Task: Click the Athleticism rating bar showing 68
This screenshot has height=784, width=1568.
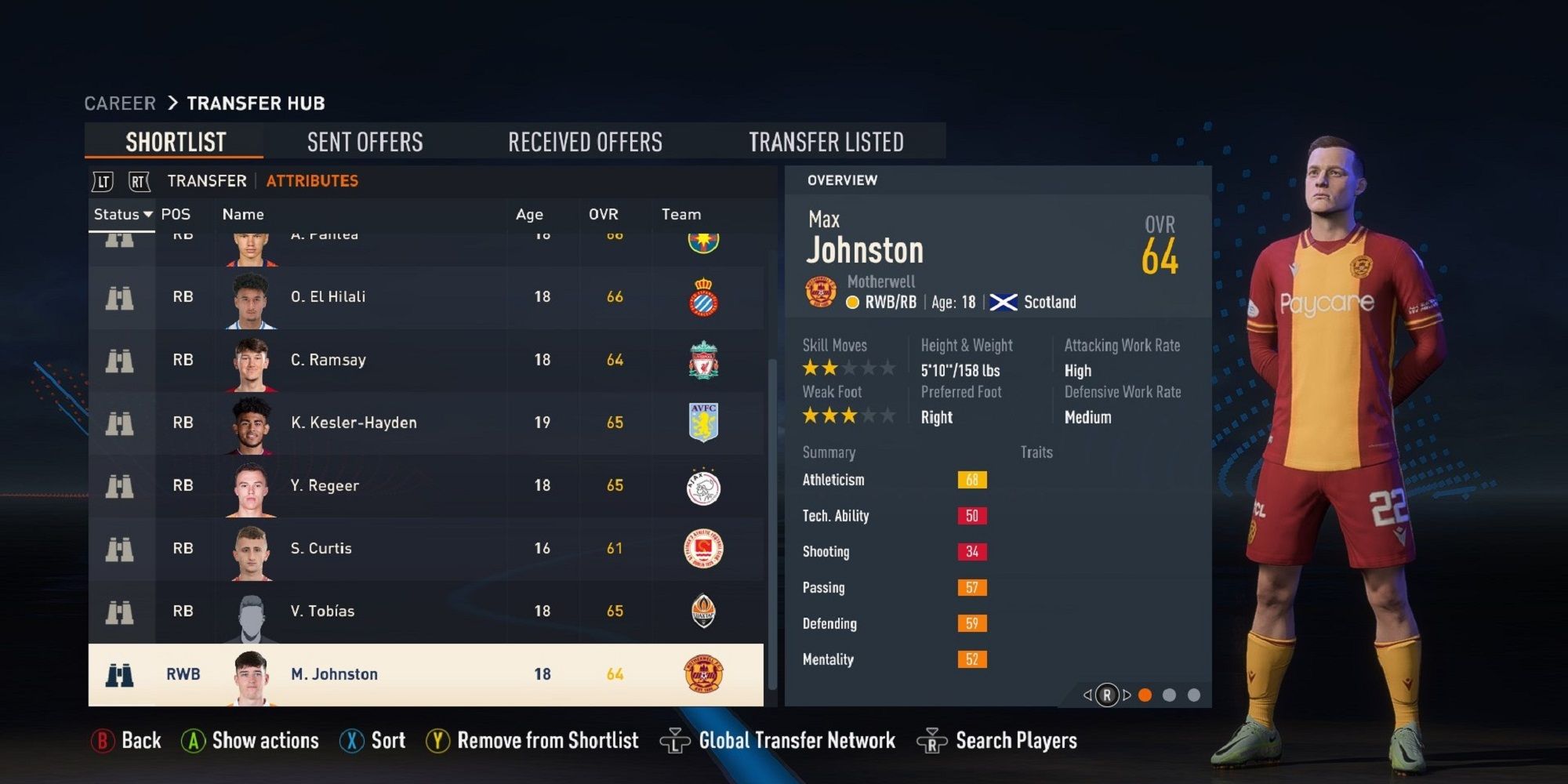Action: pyautogui.click(x=972, y=480)
